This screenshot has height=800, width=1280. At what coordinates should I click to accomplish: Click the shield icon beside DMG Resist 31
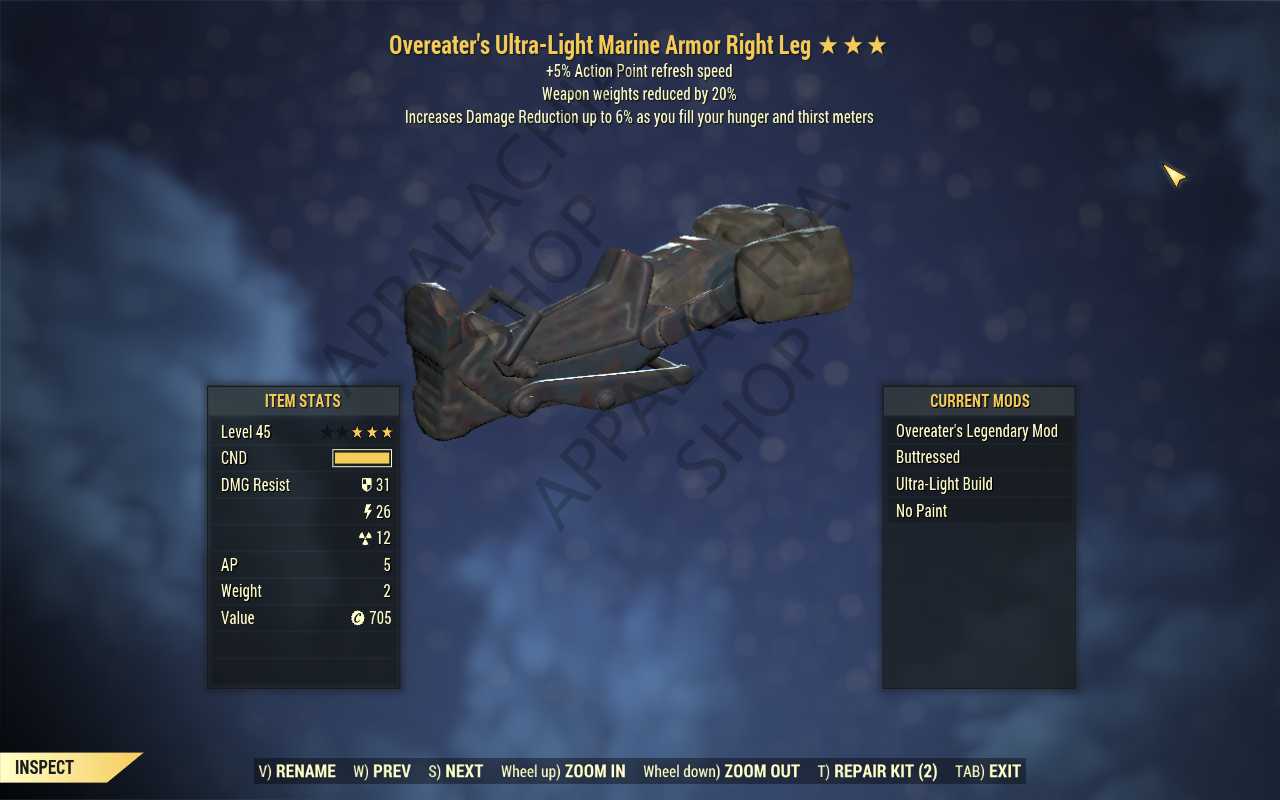click(366, 485)
